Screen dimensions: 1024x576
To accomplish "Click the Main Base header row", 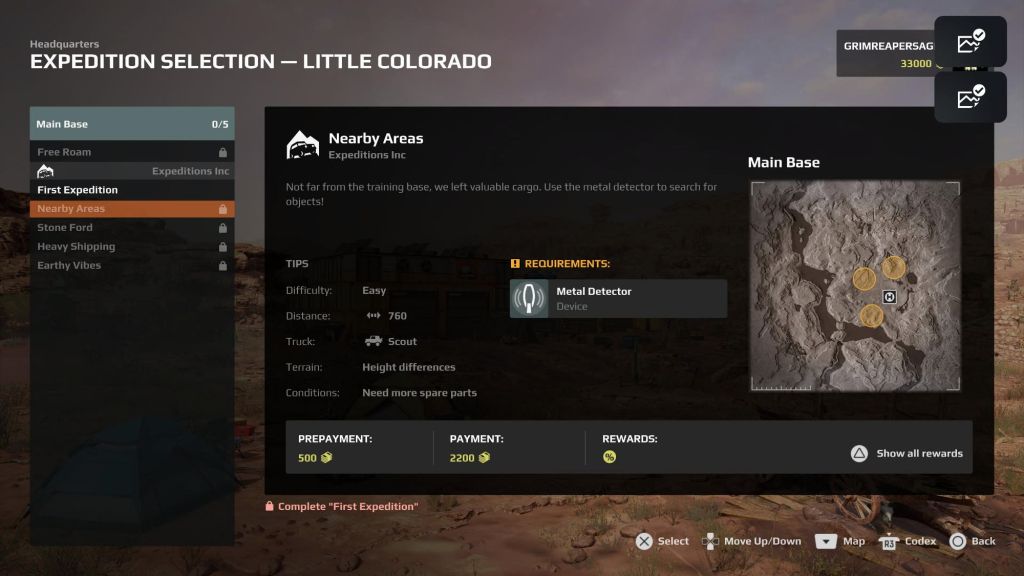I will coord(132,124).
